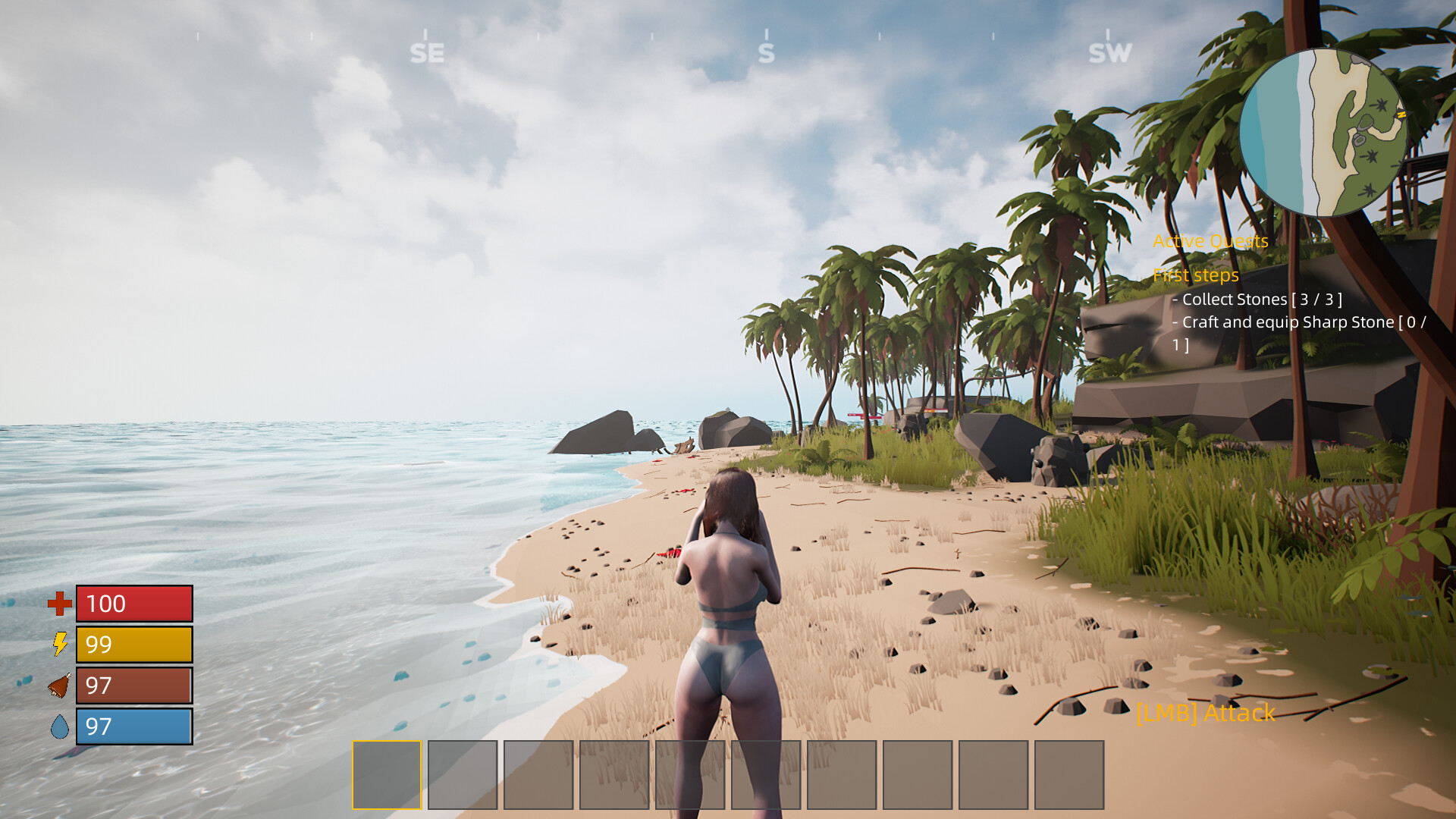Click the meat food stat icon
The height and width of the screenshot is (819, 1456).
click(x=59, y=686)
